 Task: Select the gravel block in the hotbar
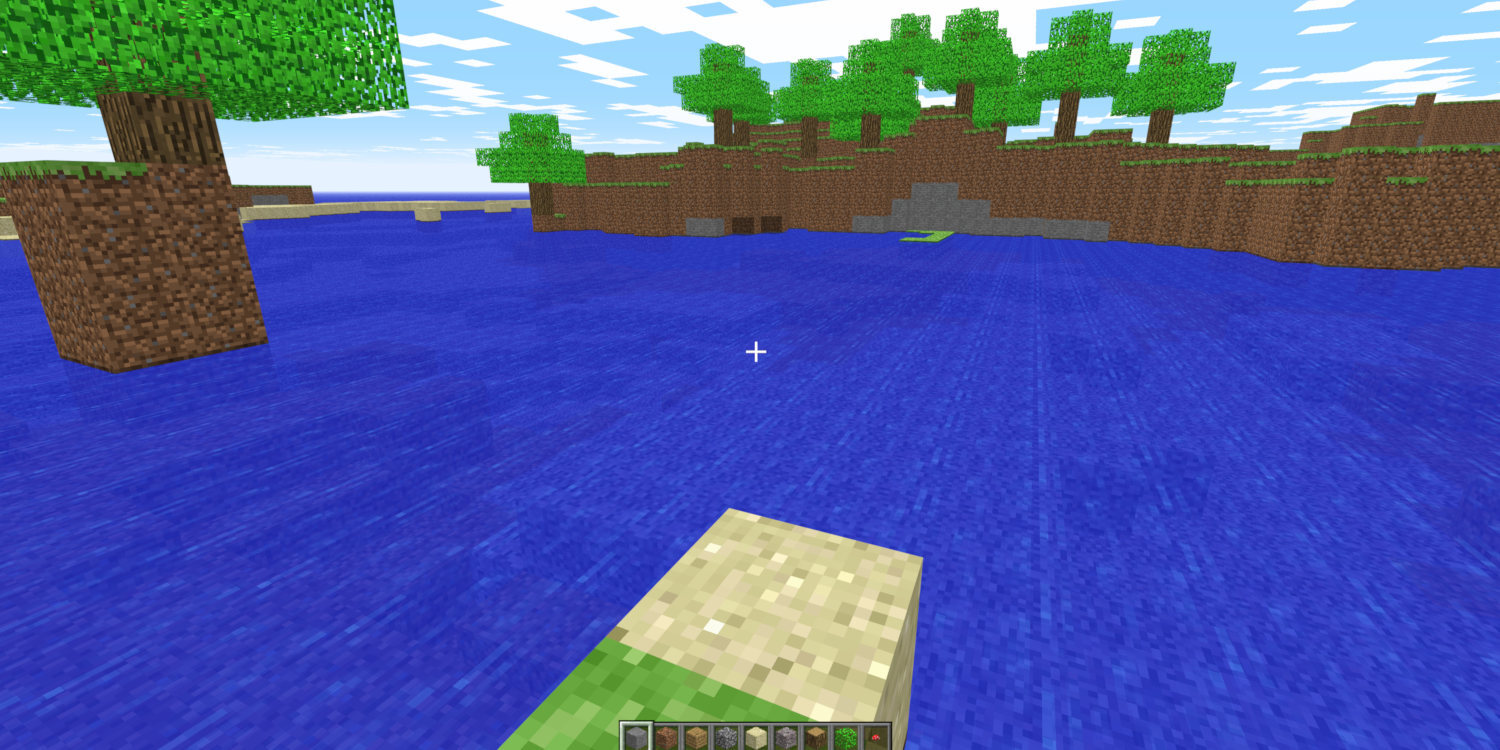click(785, 737)
